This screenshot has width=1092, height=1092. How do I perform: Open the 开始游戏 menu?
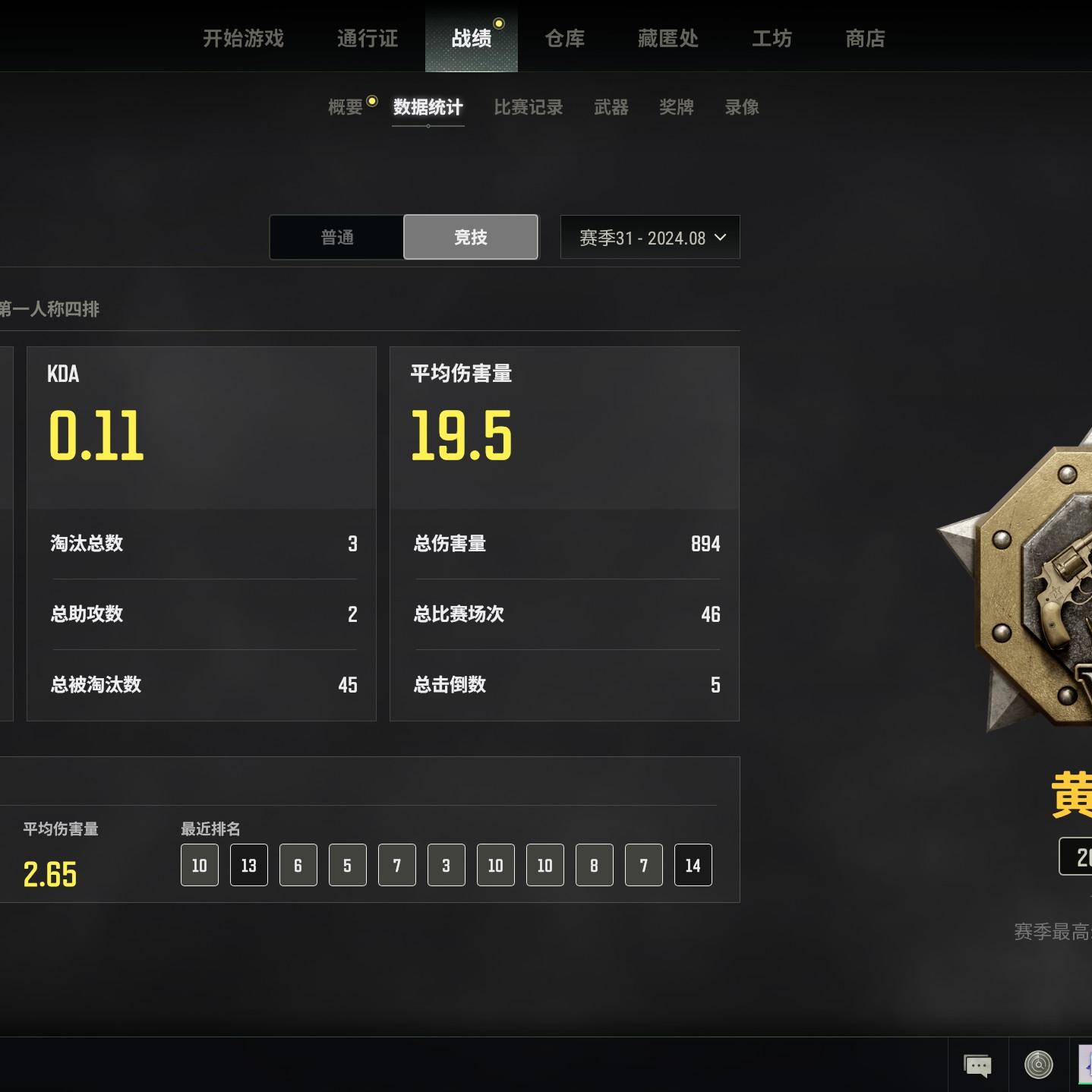pyautogui.click(x=243, y=38)
